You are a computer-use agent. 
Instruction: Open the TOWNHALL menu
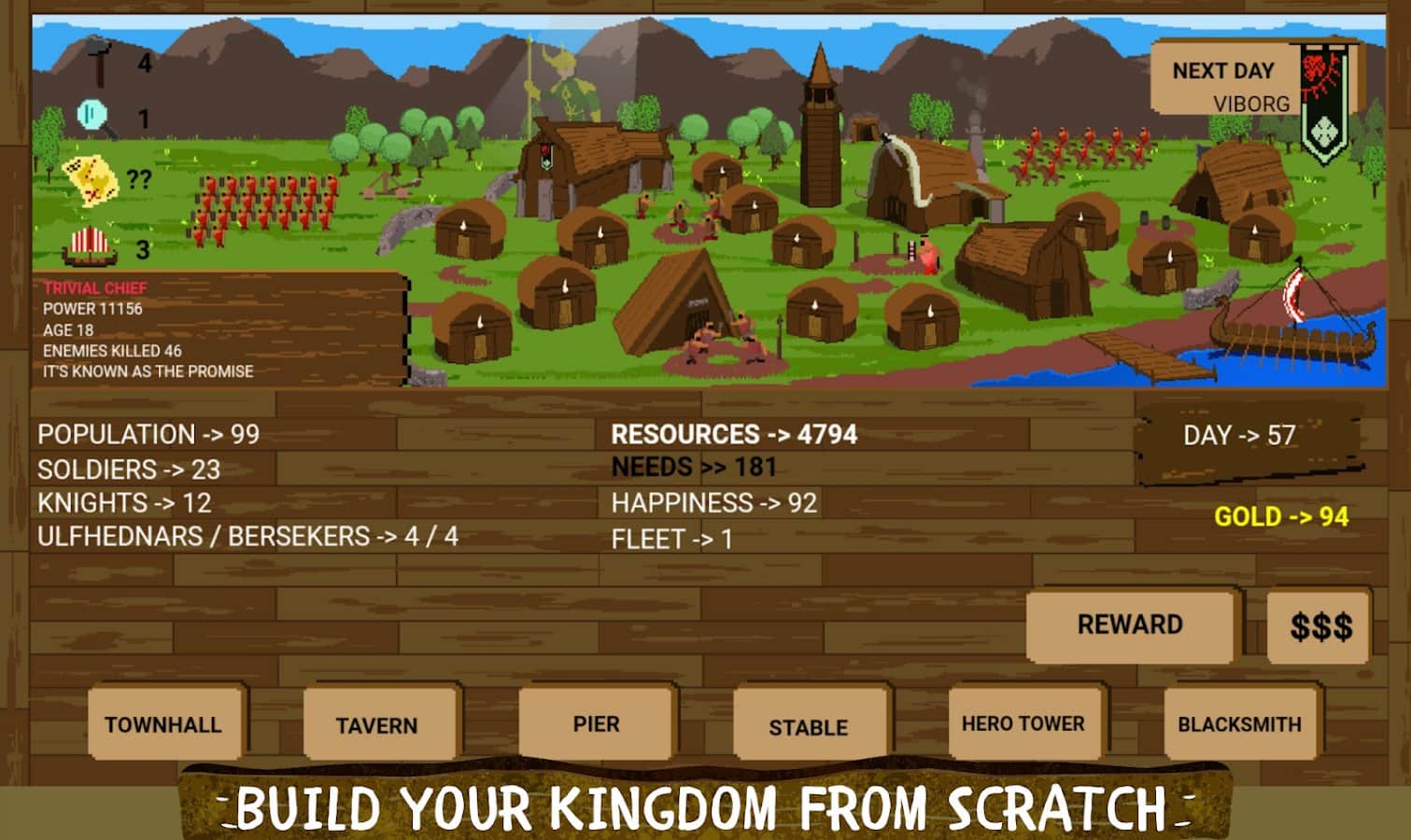point(166,723)
